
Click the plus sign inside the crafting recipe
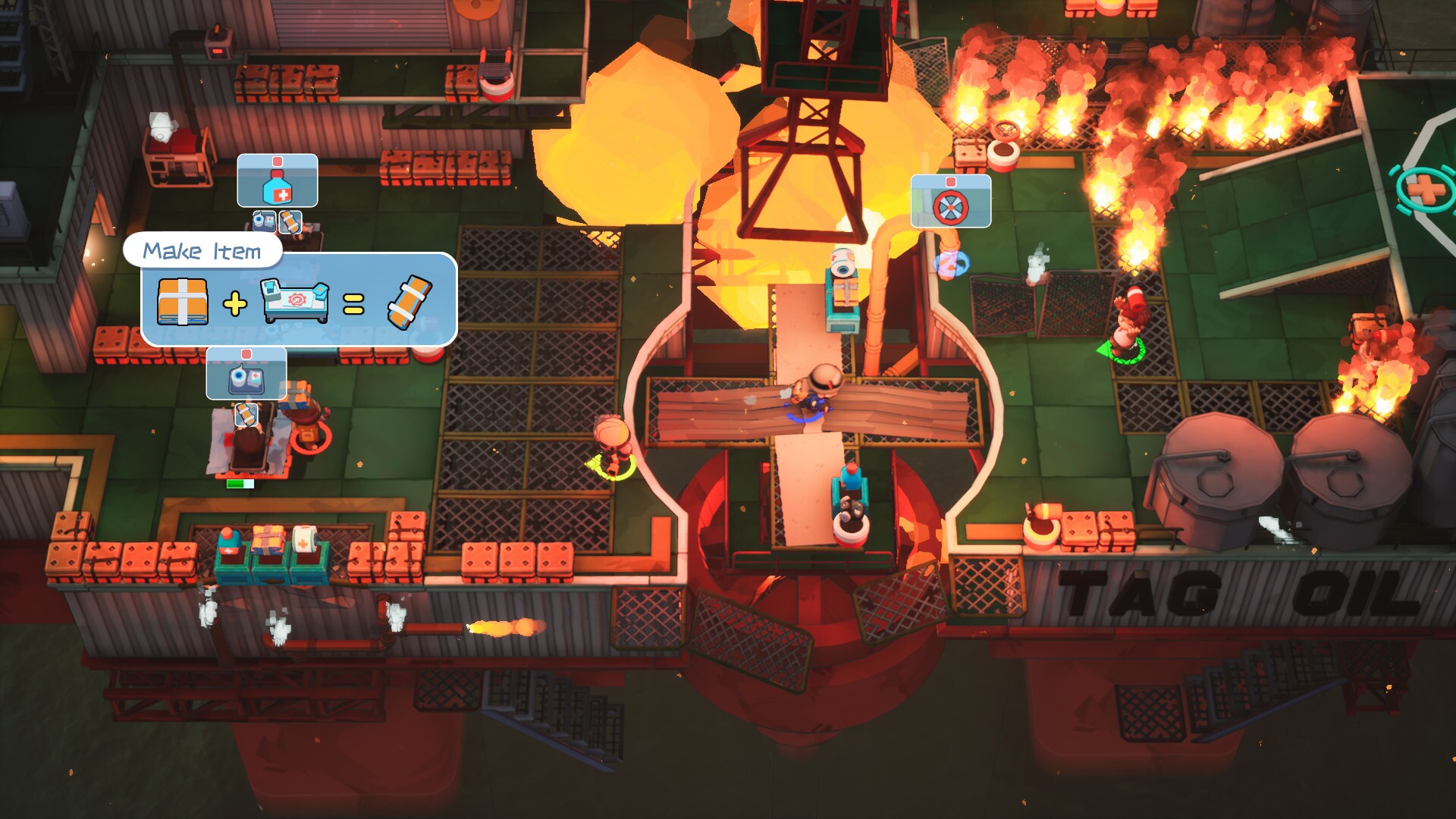coord(235,303)
